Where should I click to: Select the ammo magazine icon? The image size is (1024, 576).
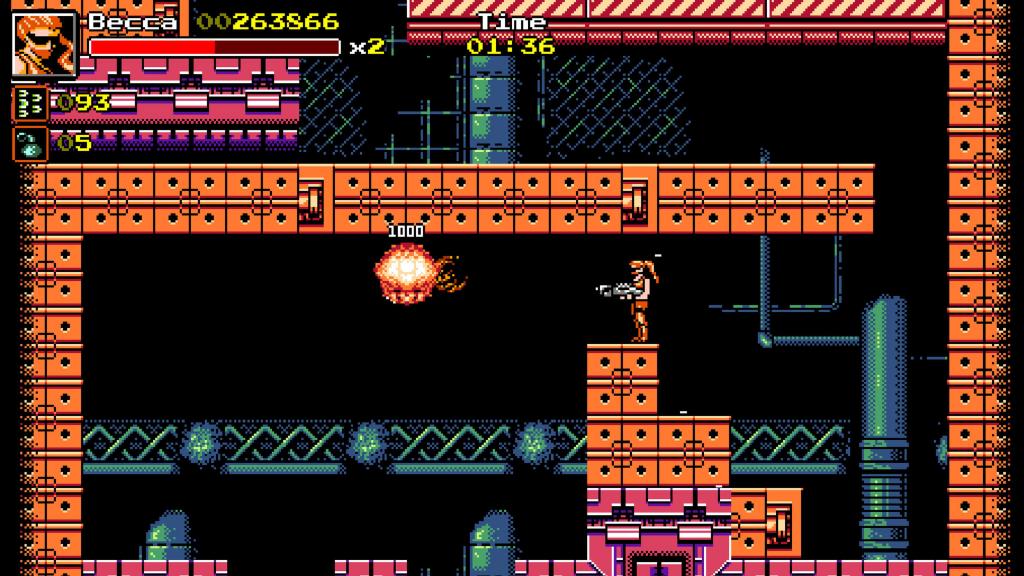click(x=30, y=104)
